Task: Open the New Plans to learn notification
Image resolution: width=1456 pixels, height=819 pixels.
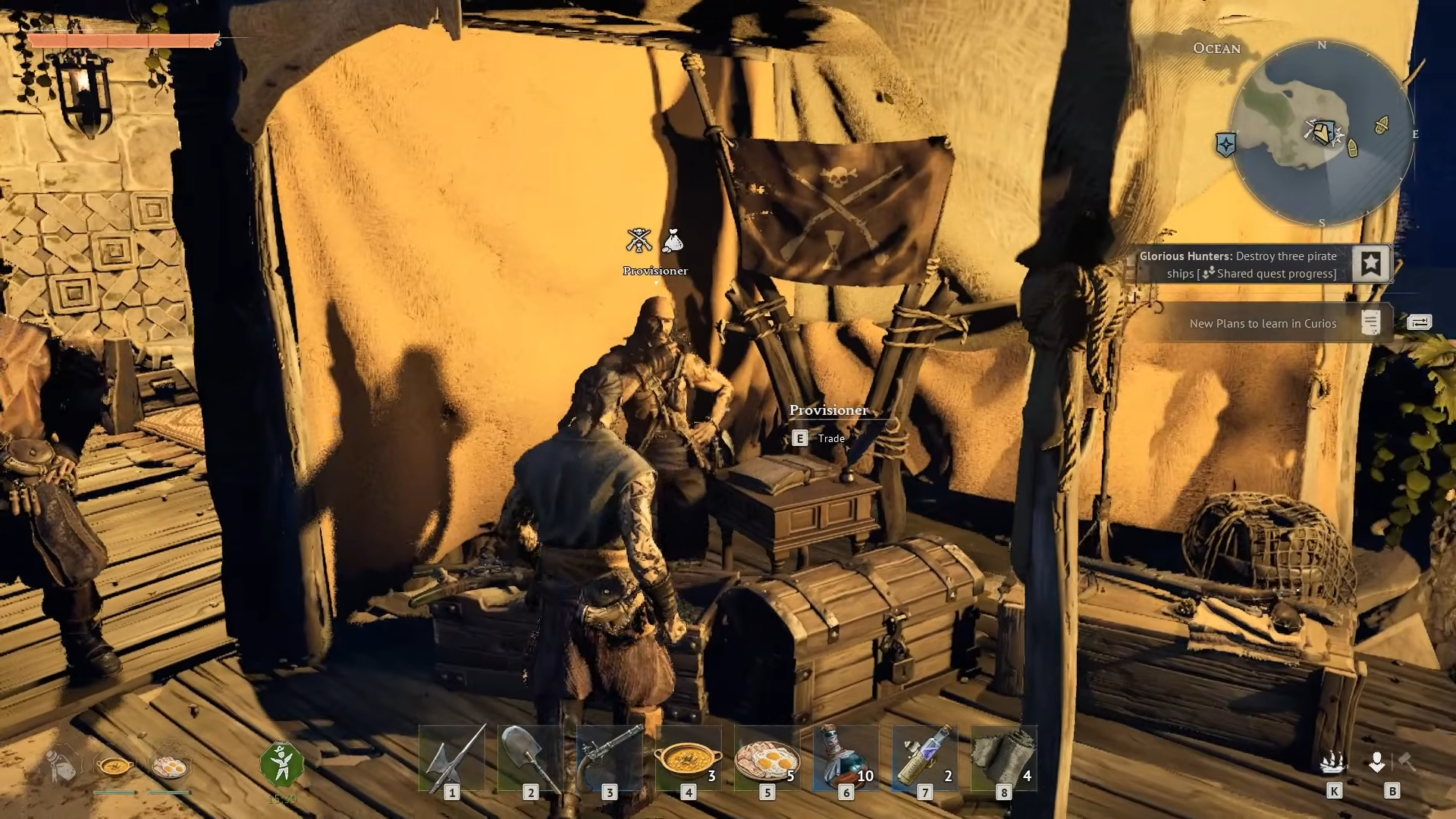Action: pos(1263,324)
